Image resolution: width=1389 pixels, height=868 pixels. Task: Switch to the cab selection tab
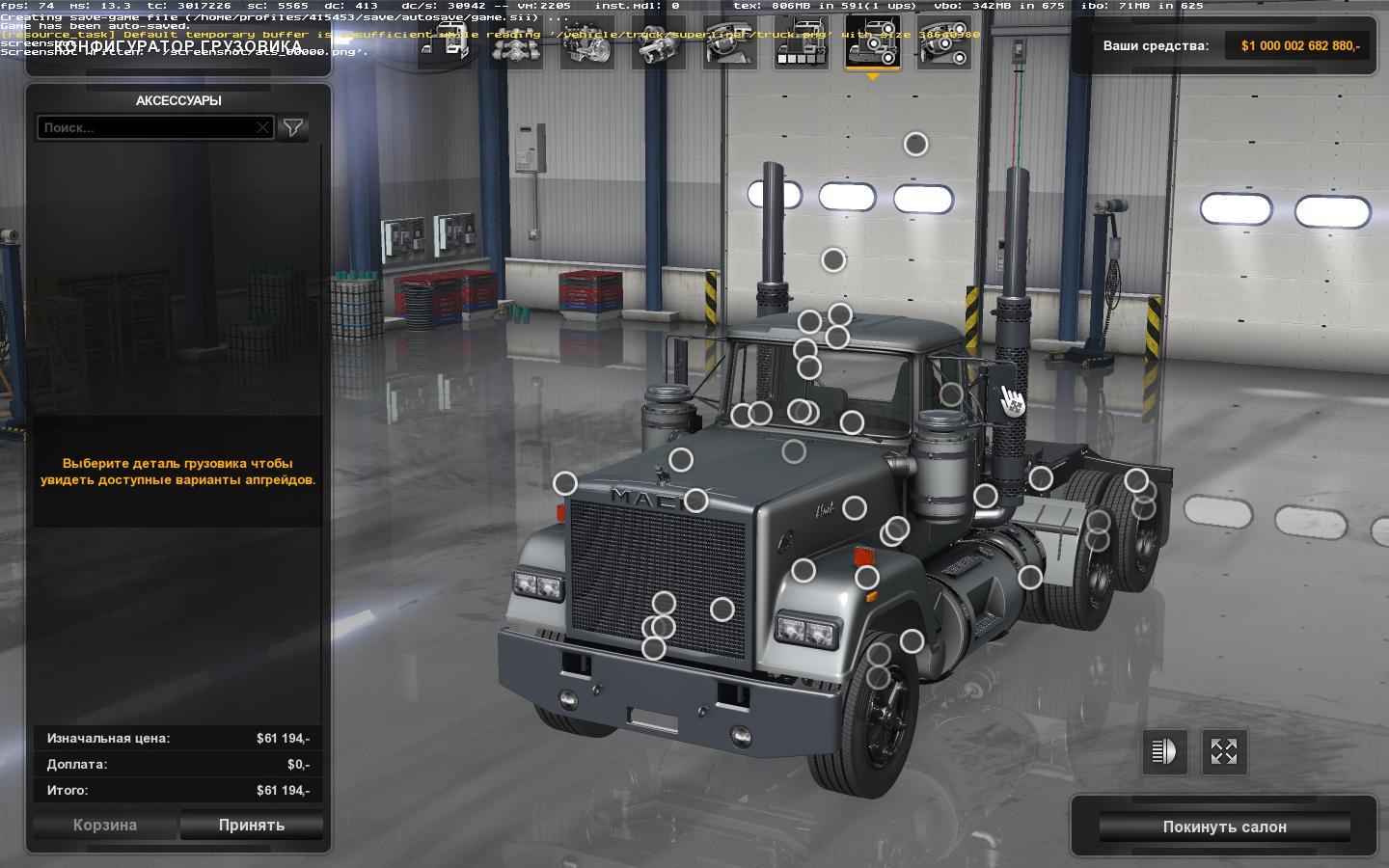pos(446,44)
